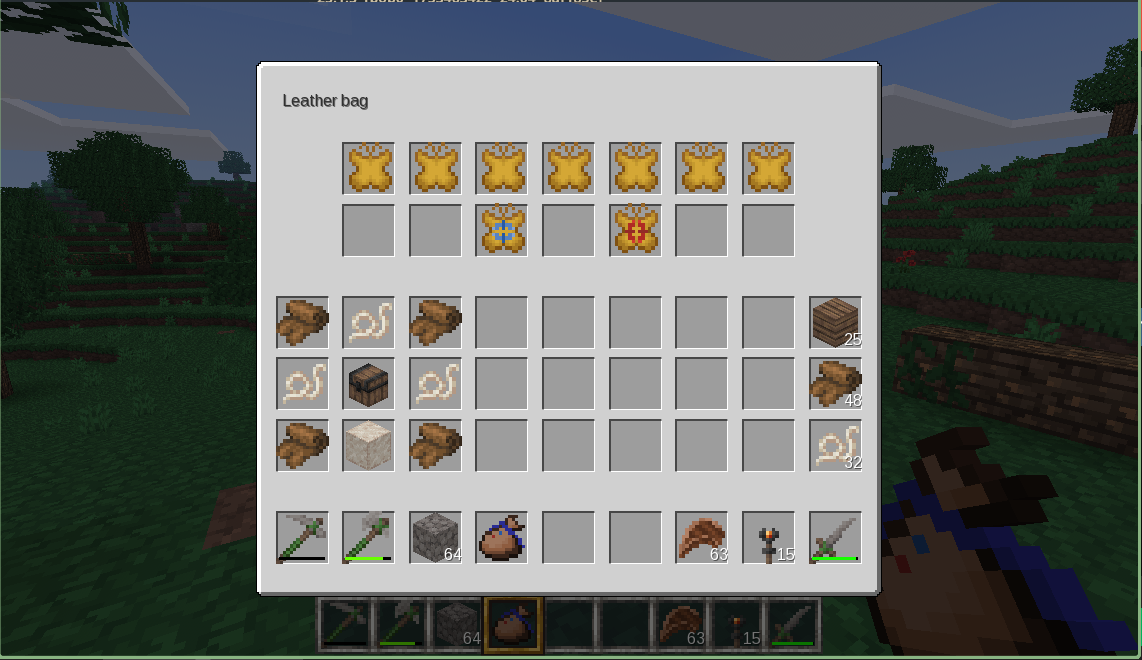This screenshot has height=660, width=1142.
Task: Grab the wood planks stack of 25
Action: [x=835, y=322]
